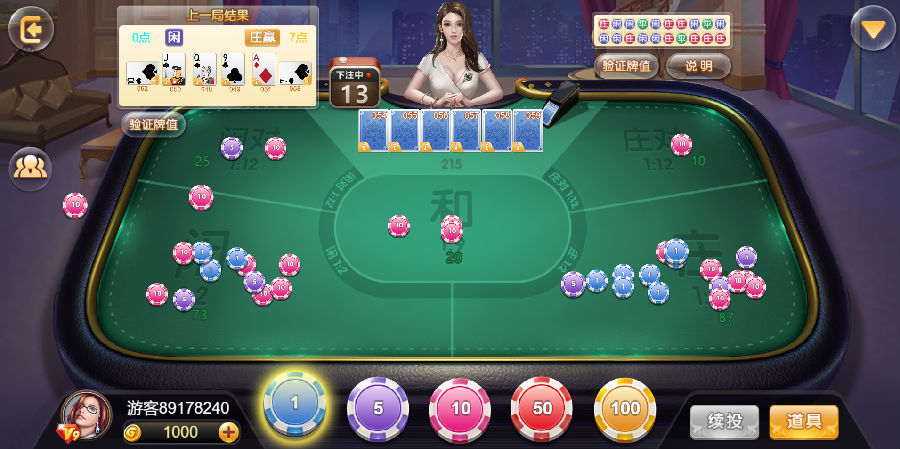Click the back arrow exit button
The image size is (900, 449).
(x=31, y=29)
